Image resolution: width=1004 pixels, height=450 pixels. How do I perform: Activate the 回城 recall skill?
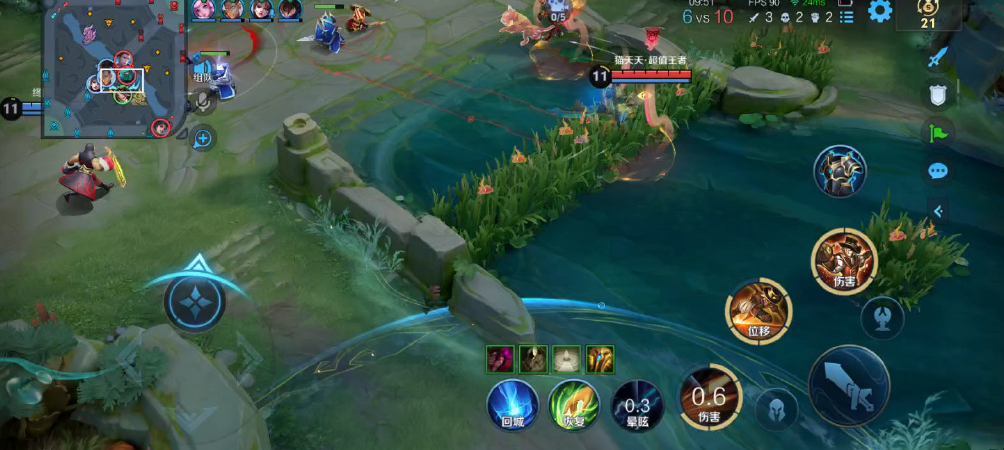(x=513, y=405)
